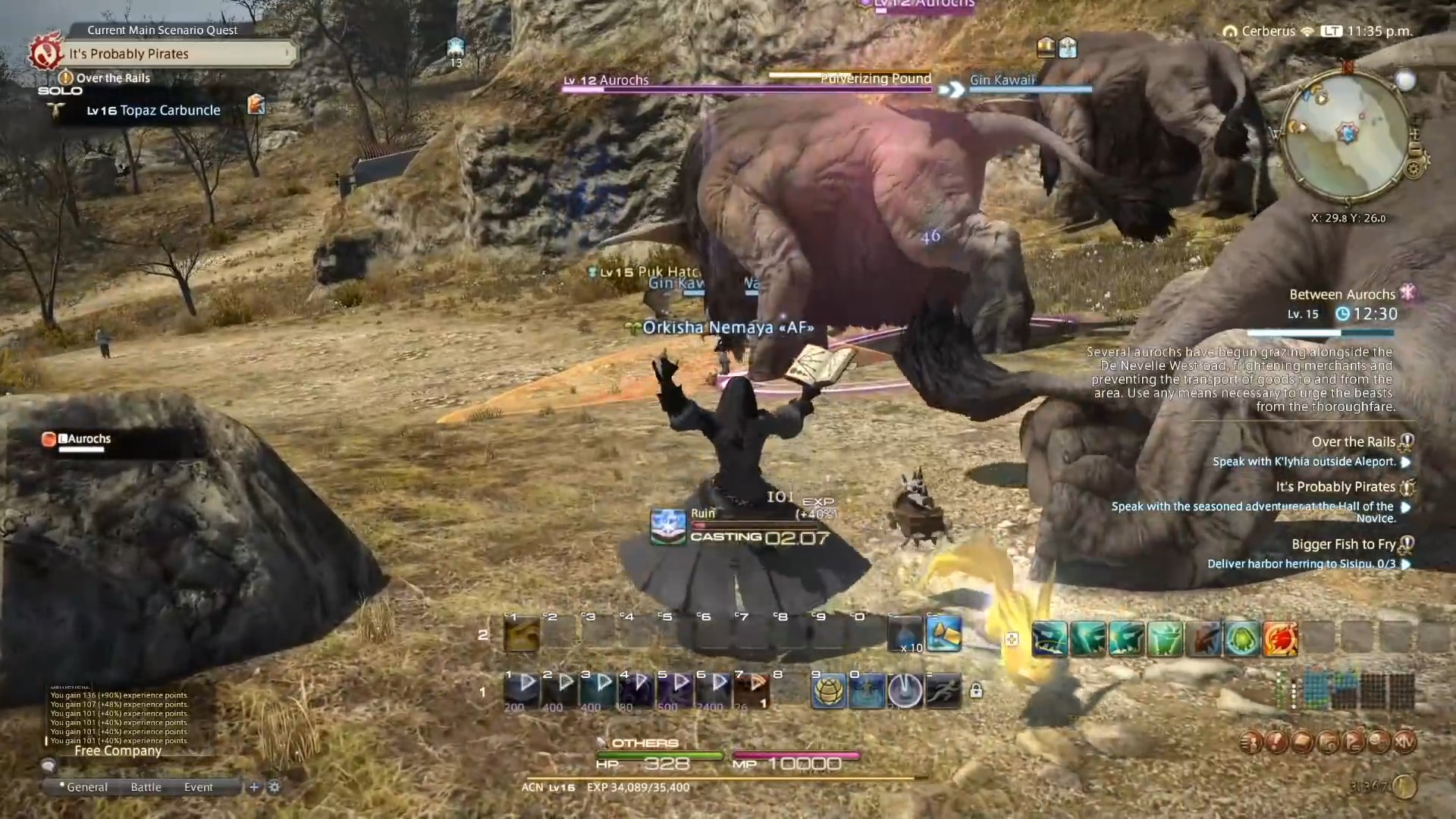Screen dimensions: 1456x819
Task: Select the Sprint icon on the hotbar
Action: [942, 691]
